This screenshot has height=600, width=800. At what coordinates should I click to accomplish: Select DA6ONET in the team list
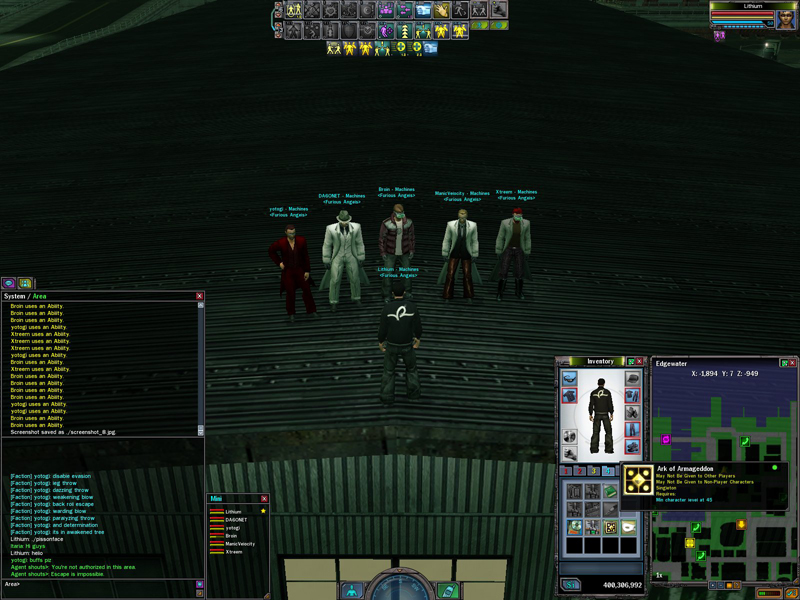[236, 520]
